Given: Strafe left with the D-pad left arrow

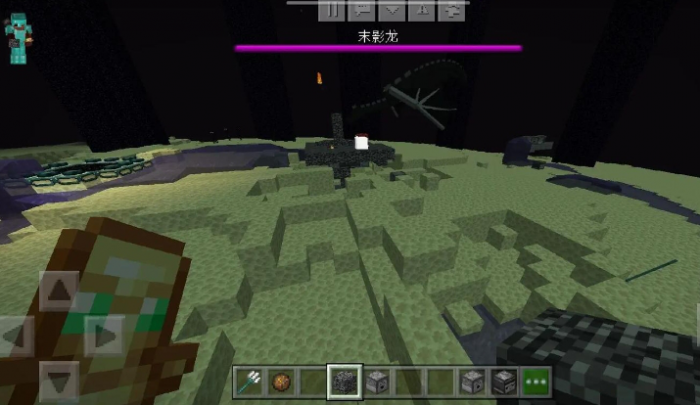Looking at the screenshot, I should click(14, 336).
